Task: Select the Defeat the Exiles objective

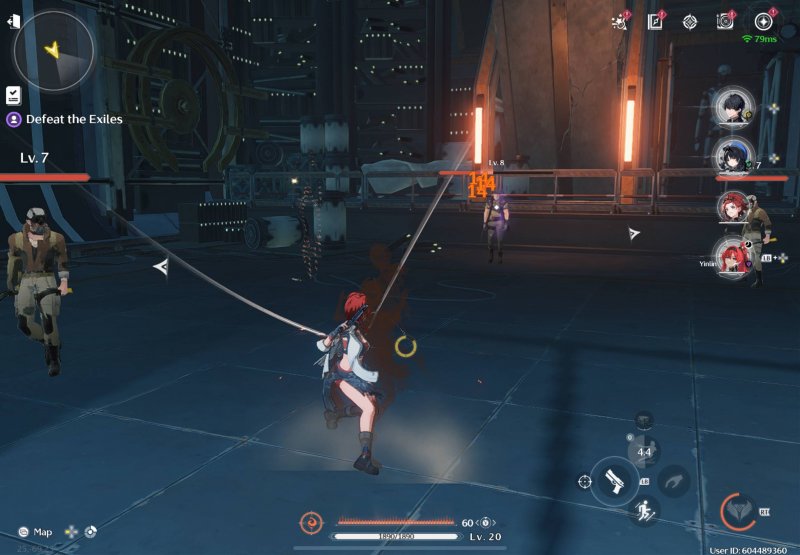Action: pos(74,119)
